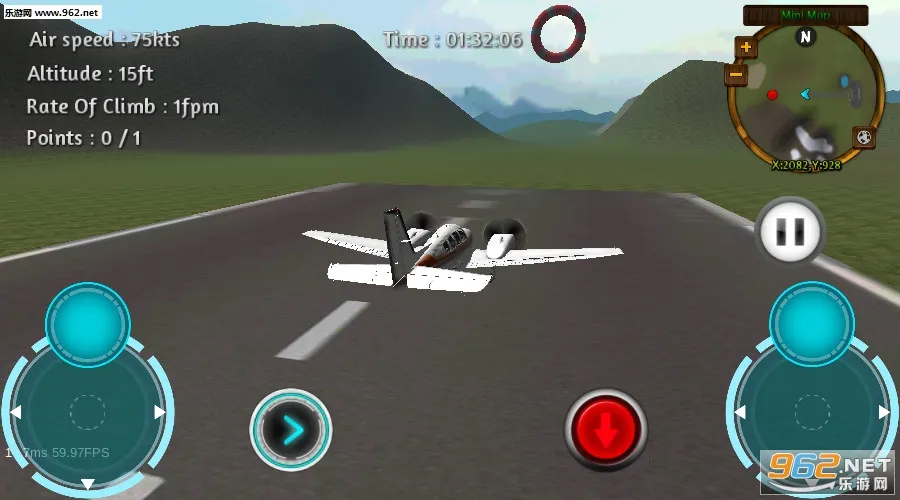Screen dimensions: 900x500
Task: Zoom out the minimap with minus button
Action: point(737,73)
